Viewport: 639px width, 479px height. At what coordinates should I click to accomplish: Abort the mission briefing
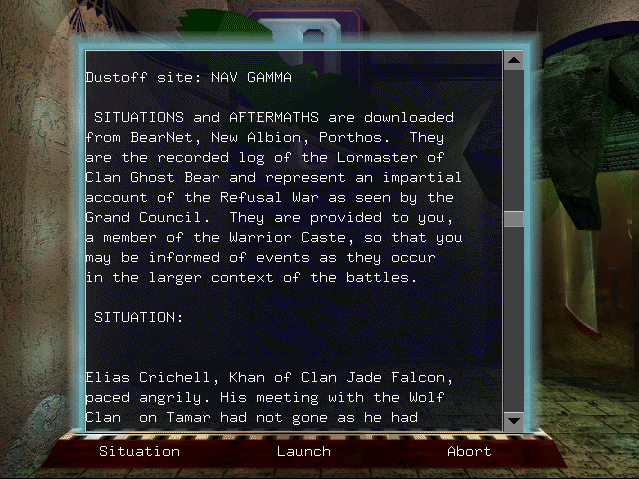[469, 451]
